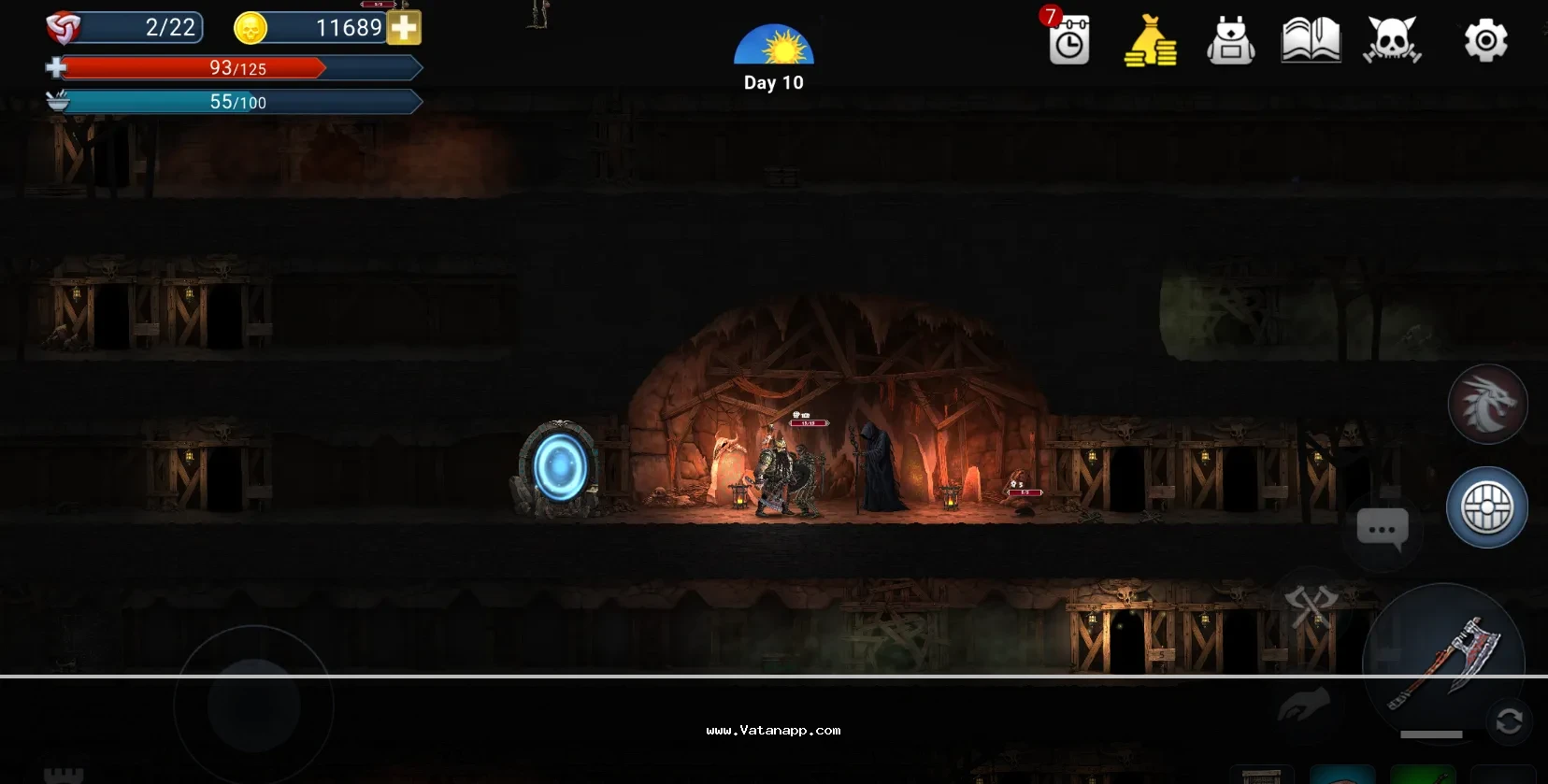Tap the weapon swap arrows button

(x=1509, y=720)
